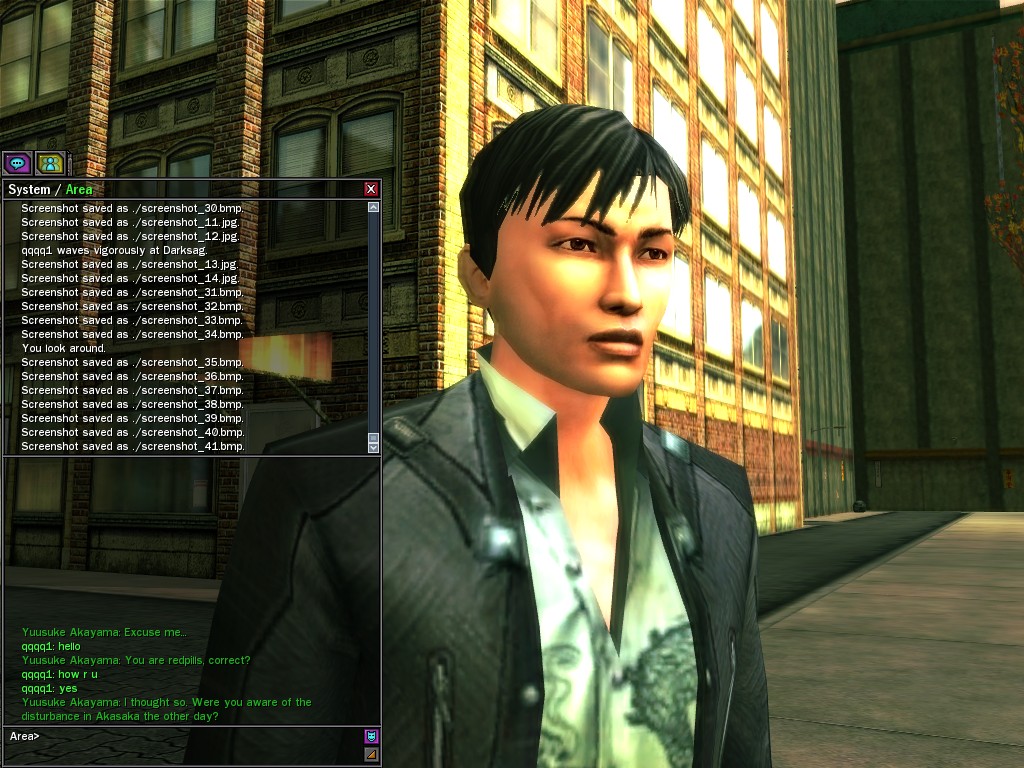Click the system log scroll-down arrow
The width and height of the screenshot is (1024, 768).
pyautogui.click(x=373, y=447)
